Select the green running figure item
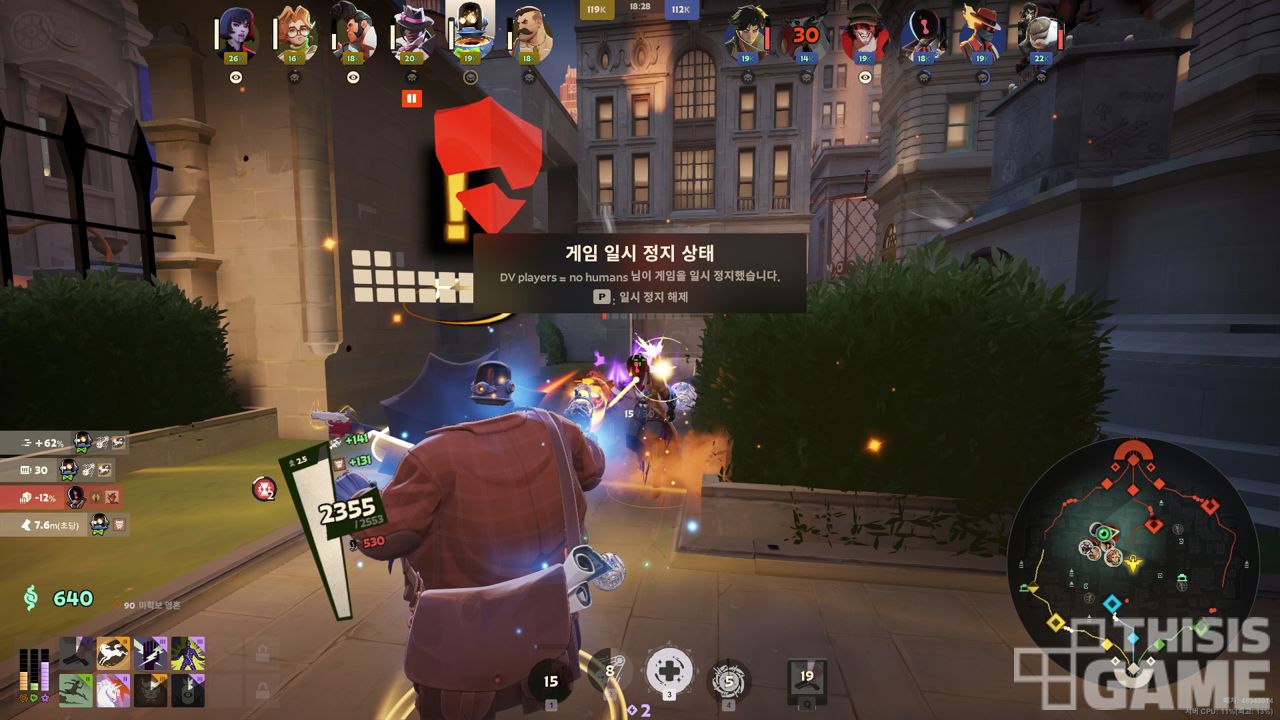This screenshot has height=720, width=1280. tap(75, 690)
